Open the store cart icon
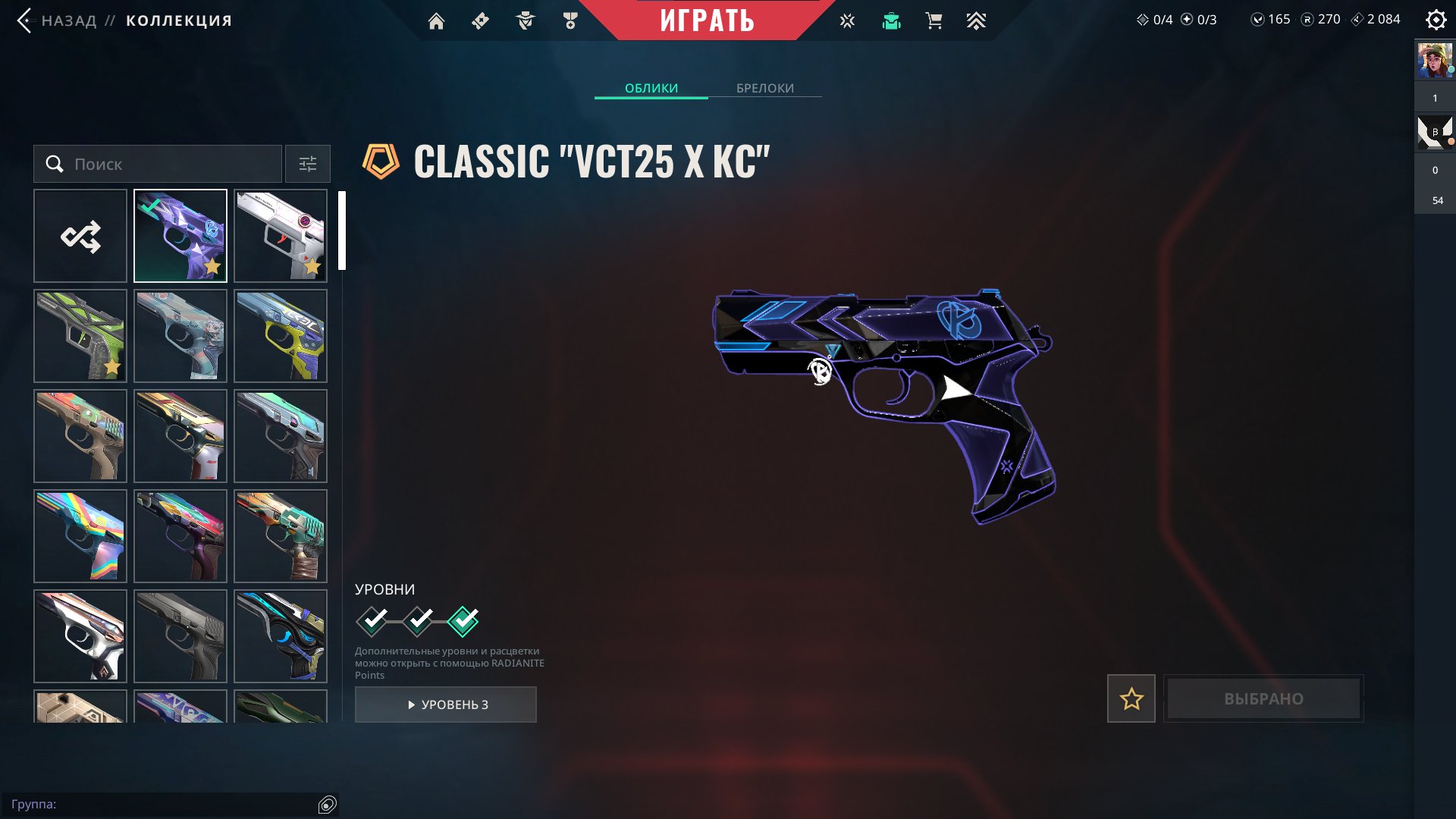Image resolution: width=1456 pixels, height=819 pixels. (x=934, y=21)
